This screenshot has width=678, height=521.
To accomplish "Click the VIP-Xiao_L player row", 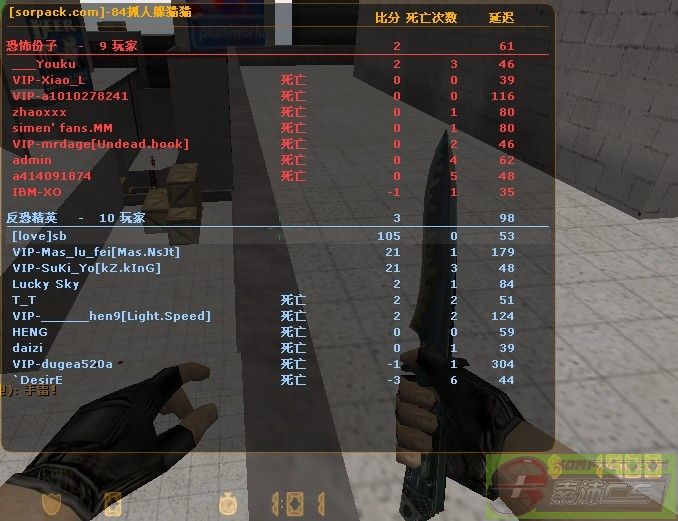I will point(48,80).
